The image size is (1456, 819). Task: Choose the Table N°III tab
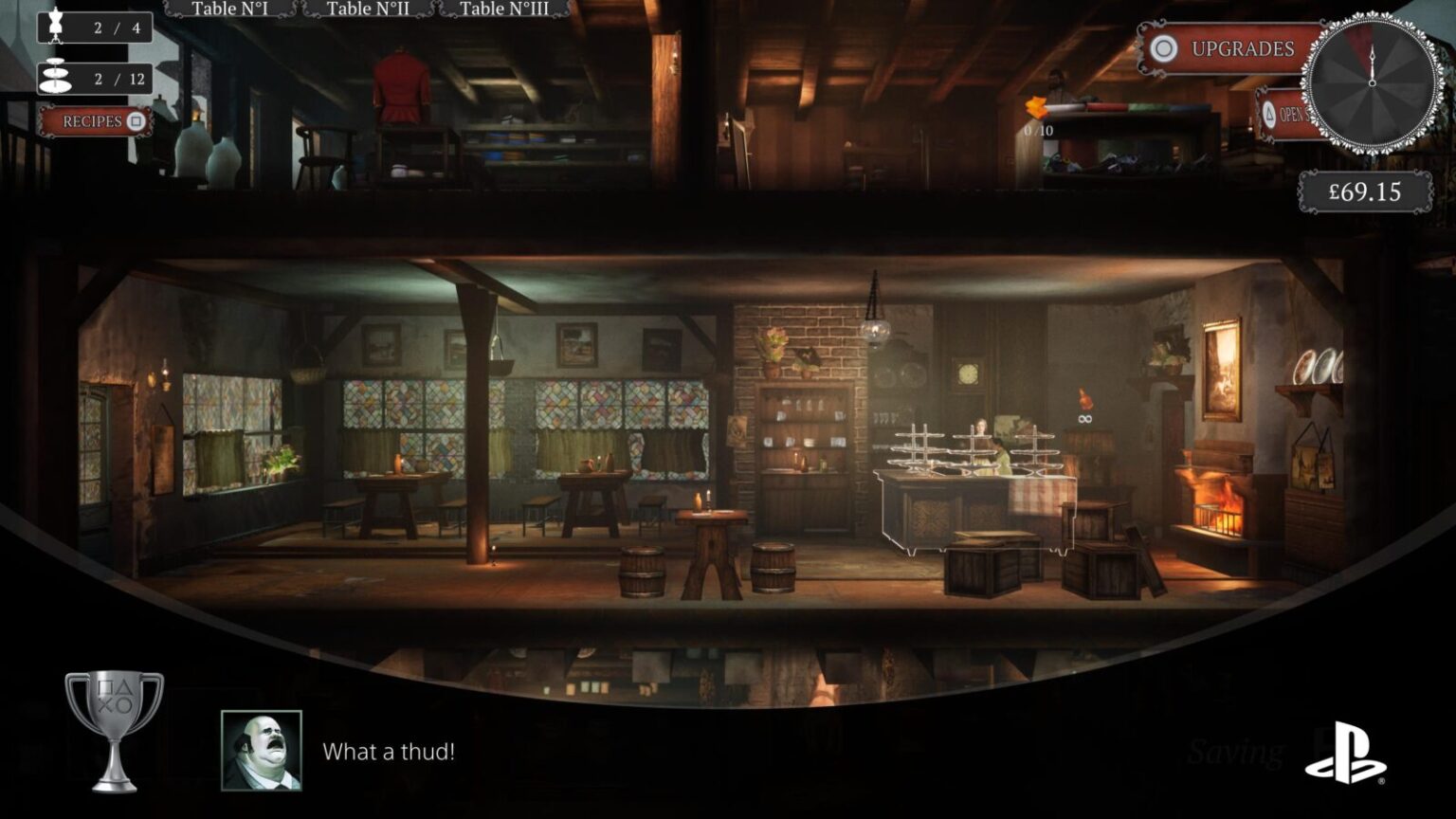coord(503,9)
